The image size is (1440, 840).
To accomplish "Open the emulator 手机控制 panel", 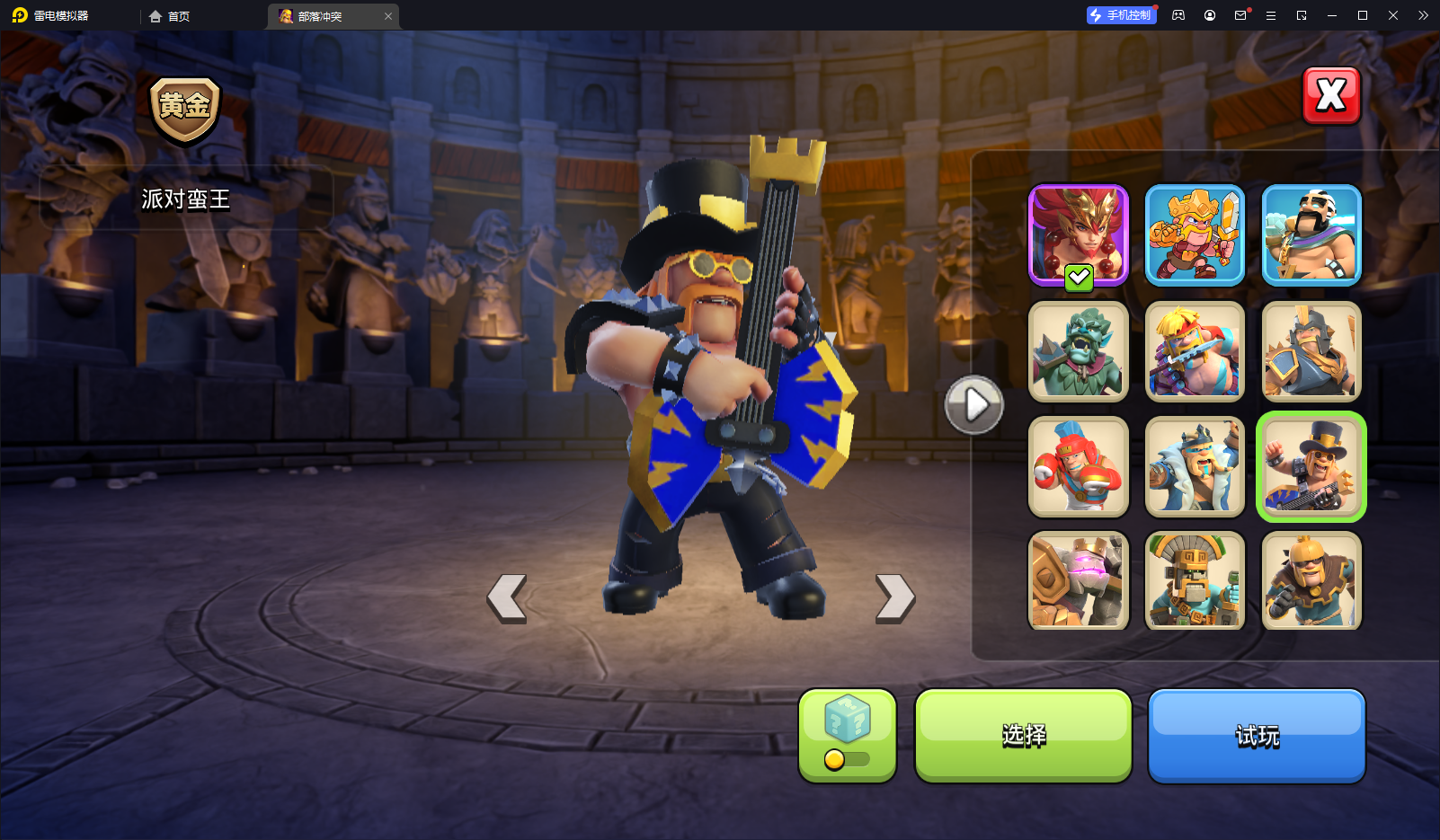I will [x=1121, y=15].
